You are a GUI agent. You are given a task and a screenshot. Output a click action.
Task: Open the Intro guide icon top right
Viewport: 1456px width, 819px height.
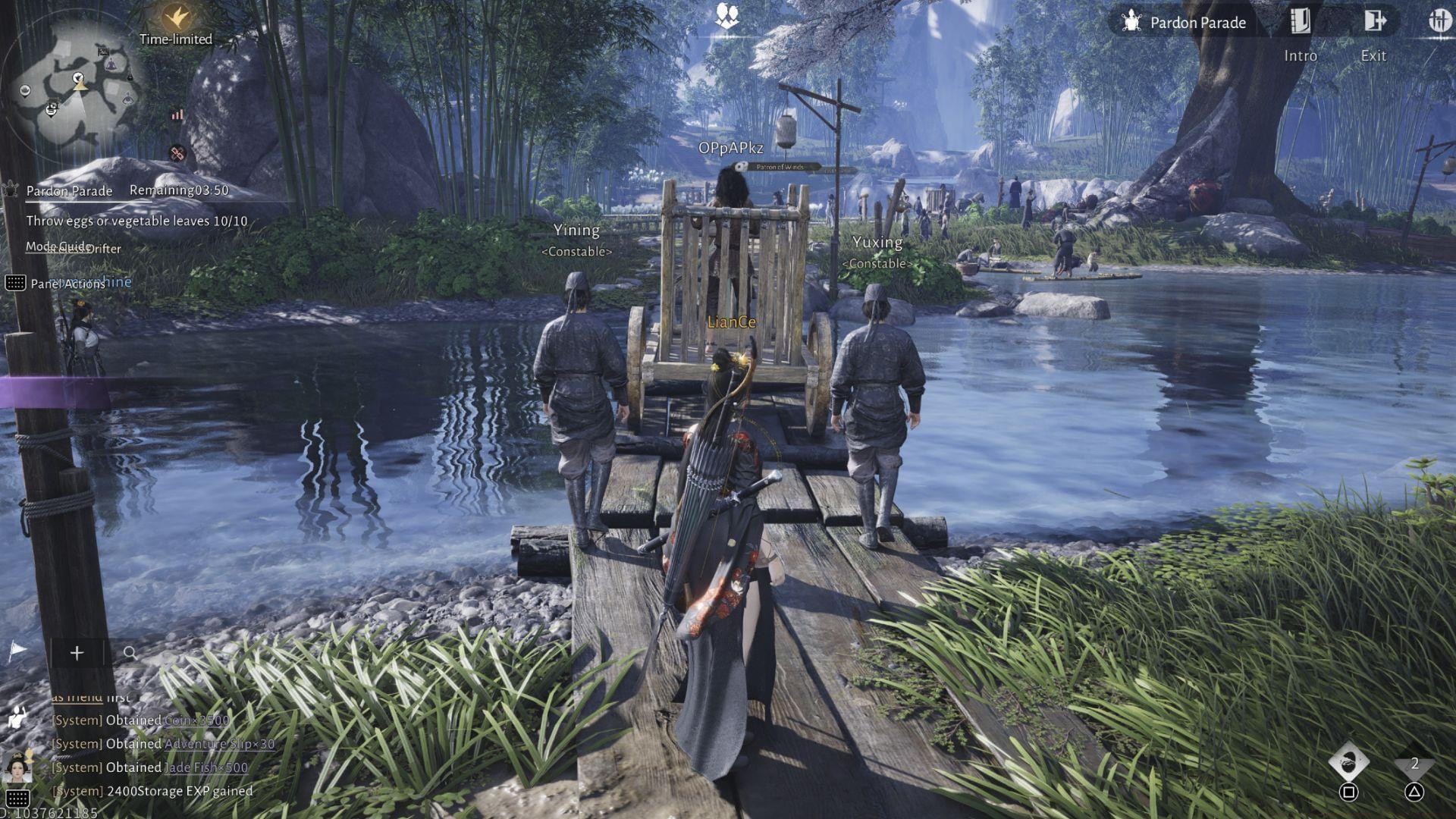(x=1300, y=20)
